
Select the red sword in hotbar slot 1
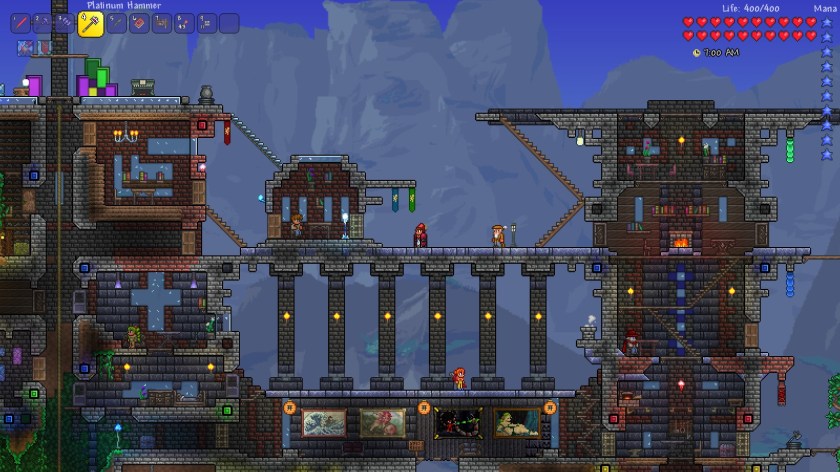(x=20, y=23)
